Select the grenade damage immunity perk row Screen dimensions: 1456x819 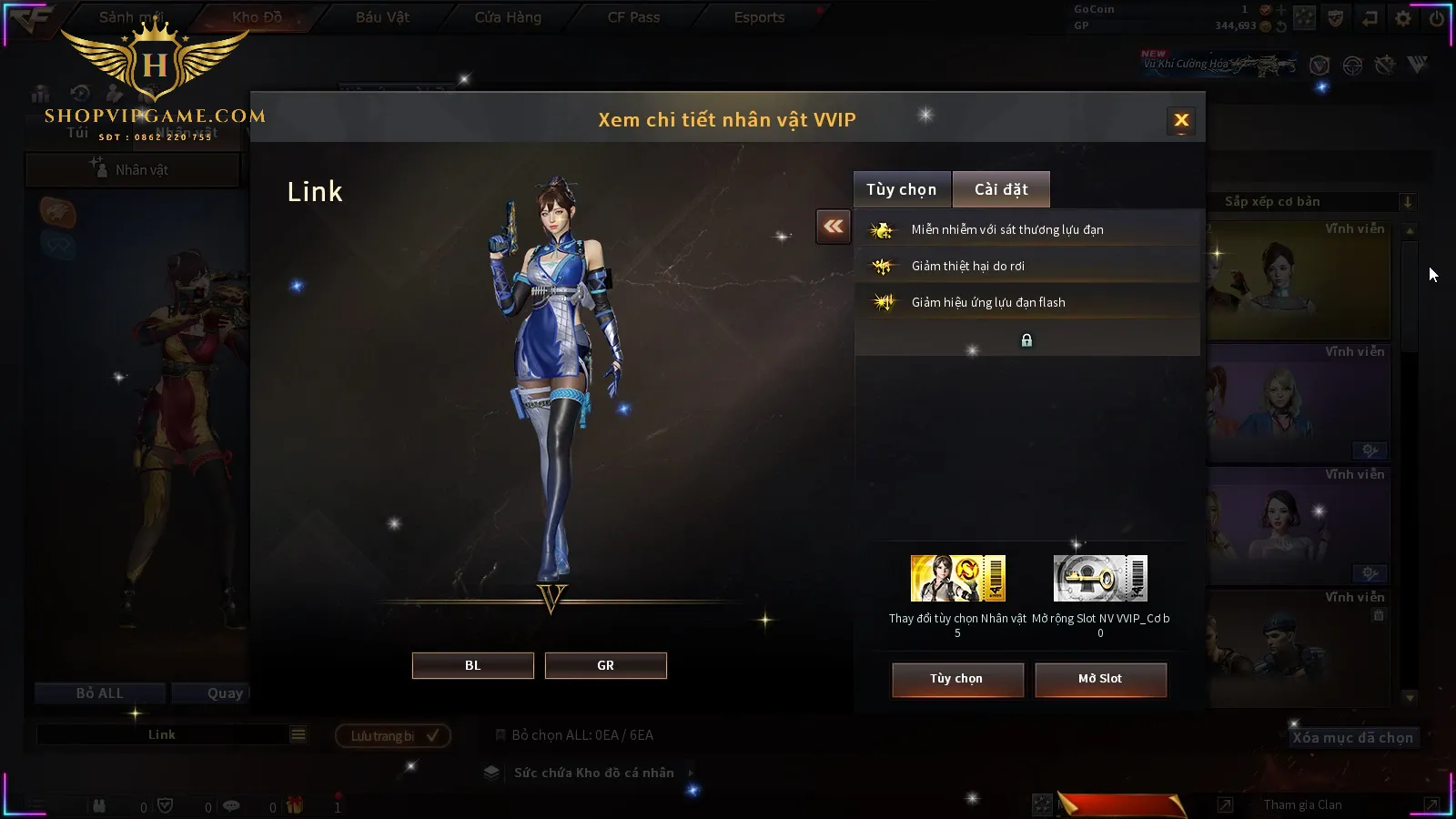1026,229
